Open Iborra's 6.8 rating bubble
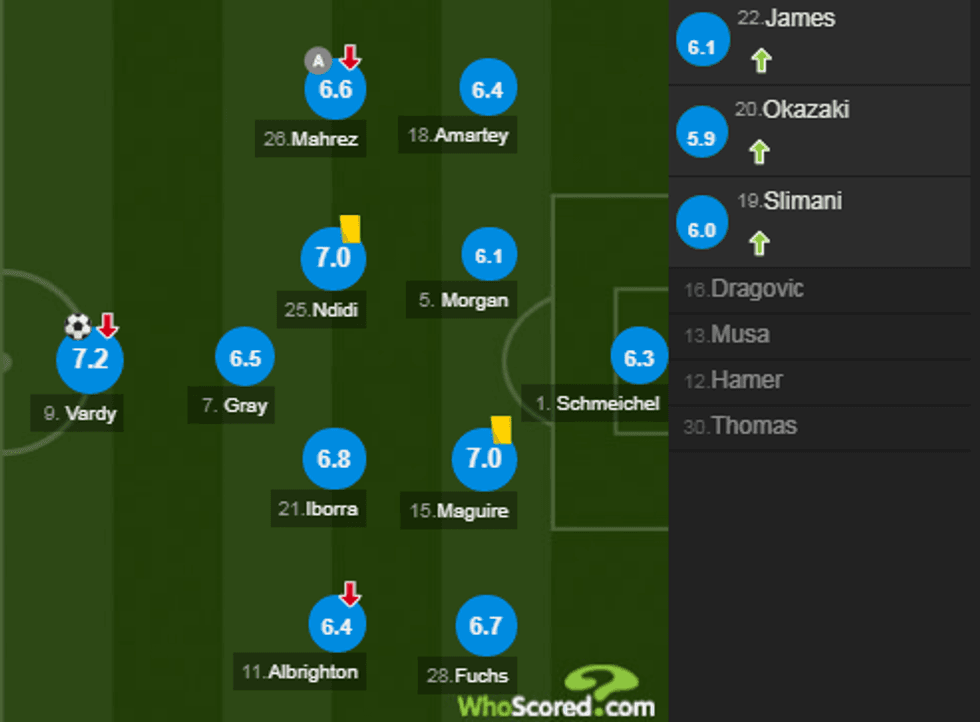The image size is (980, 722). pos(334,459)
